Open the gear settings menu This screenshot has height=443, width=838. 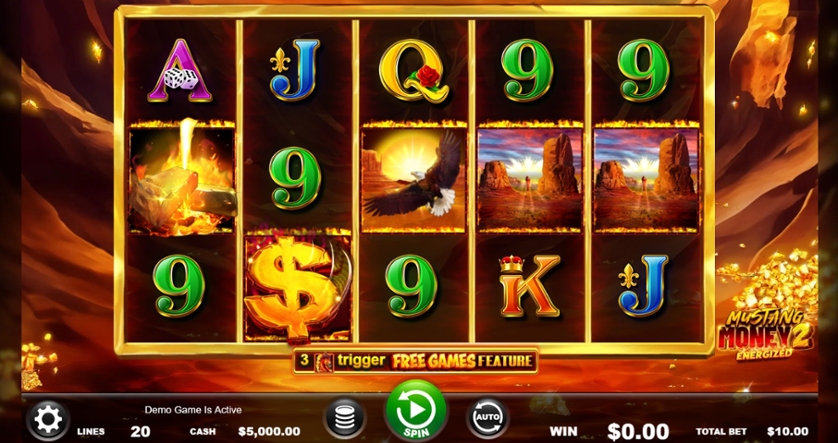(46, 419)
